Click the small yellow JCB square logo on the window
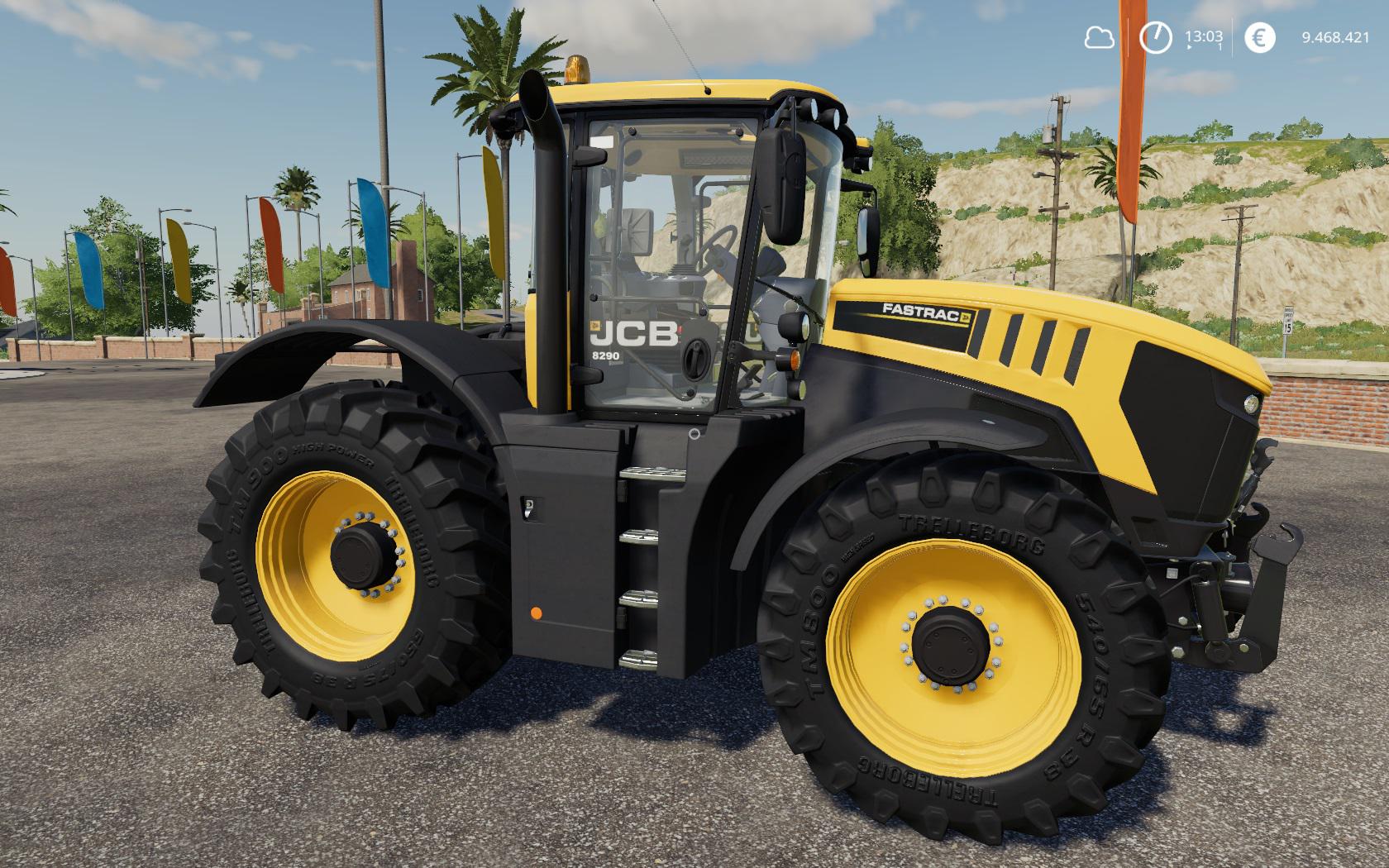 pos(595,327)
